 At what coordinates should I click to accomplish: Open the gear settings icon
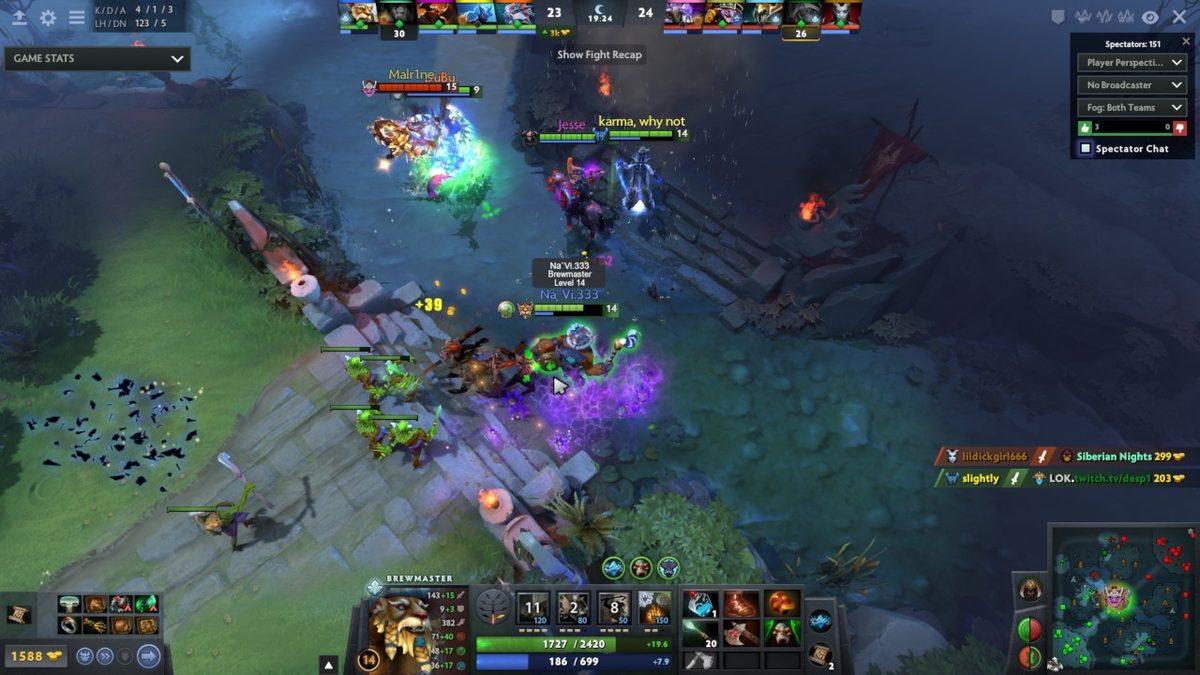pyautogui.click(x=48, y=17)
